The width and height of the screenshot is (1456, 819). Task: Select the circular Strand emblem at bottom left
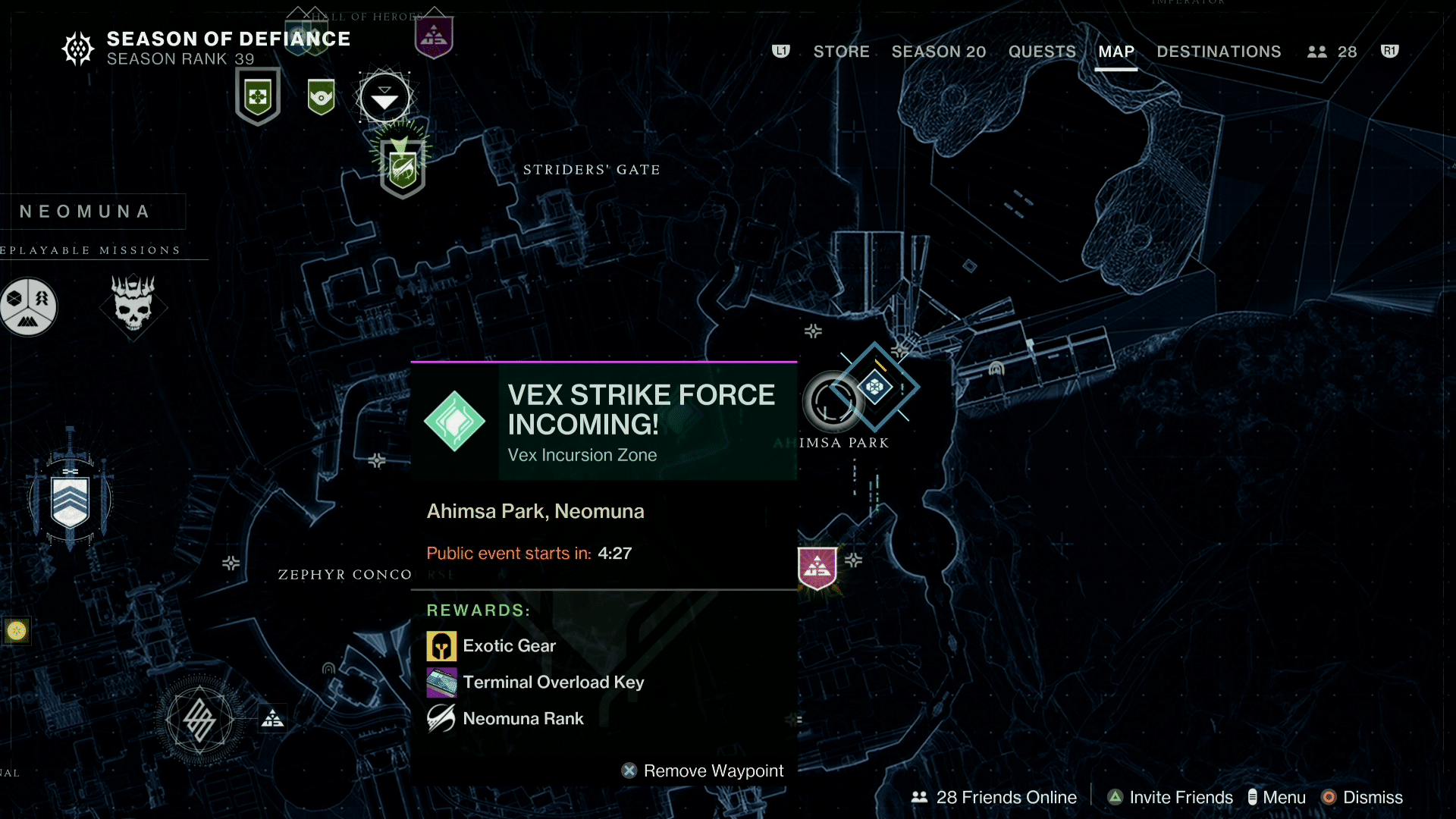(199, 719)
